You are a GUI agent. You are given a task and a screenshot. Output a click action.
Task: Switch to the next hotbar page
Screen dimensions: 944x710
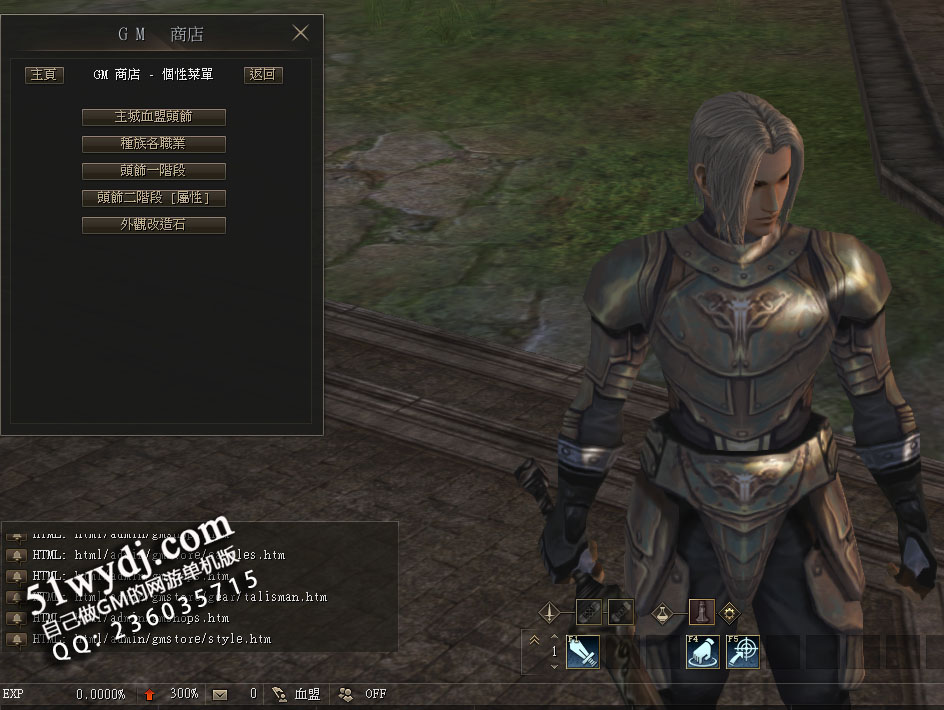[x=555, y=666]
